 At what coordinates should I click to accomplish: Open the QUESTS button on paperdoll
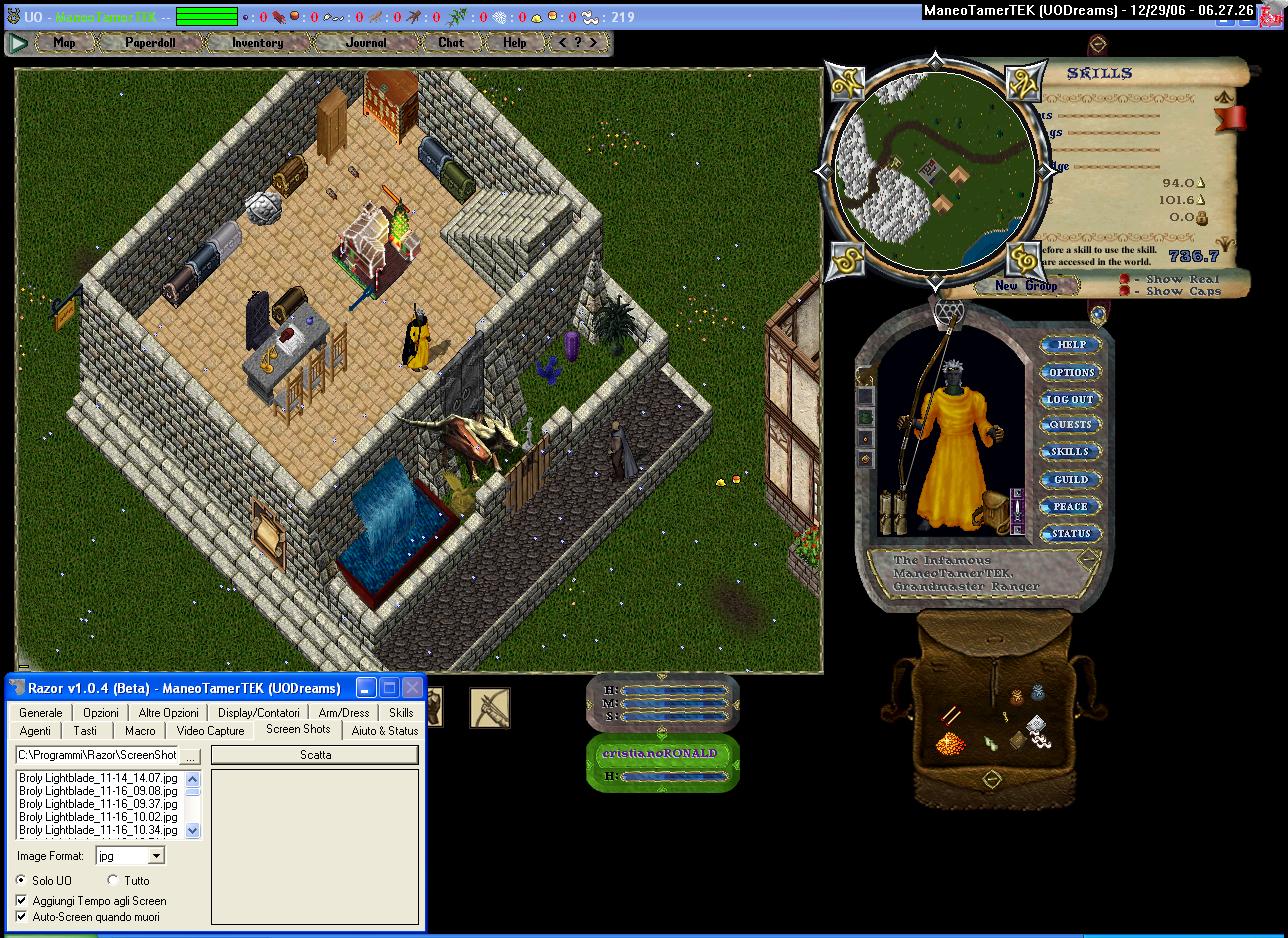[1070, 425]
